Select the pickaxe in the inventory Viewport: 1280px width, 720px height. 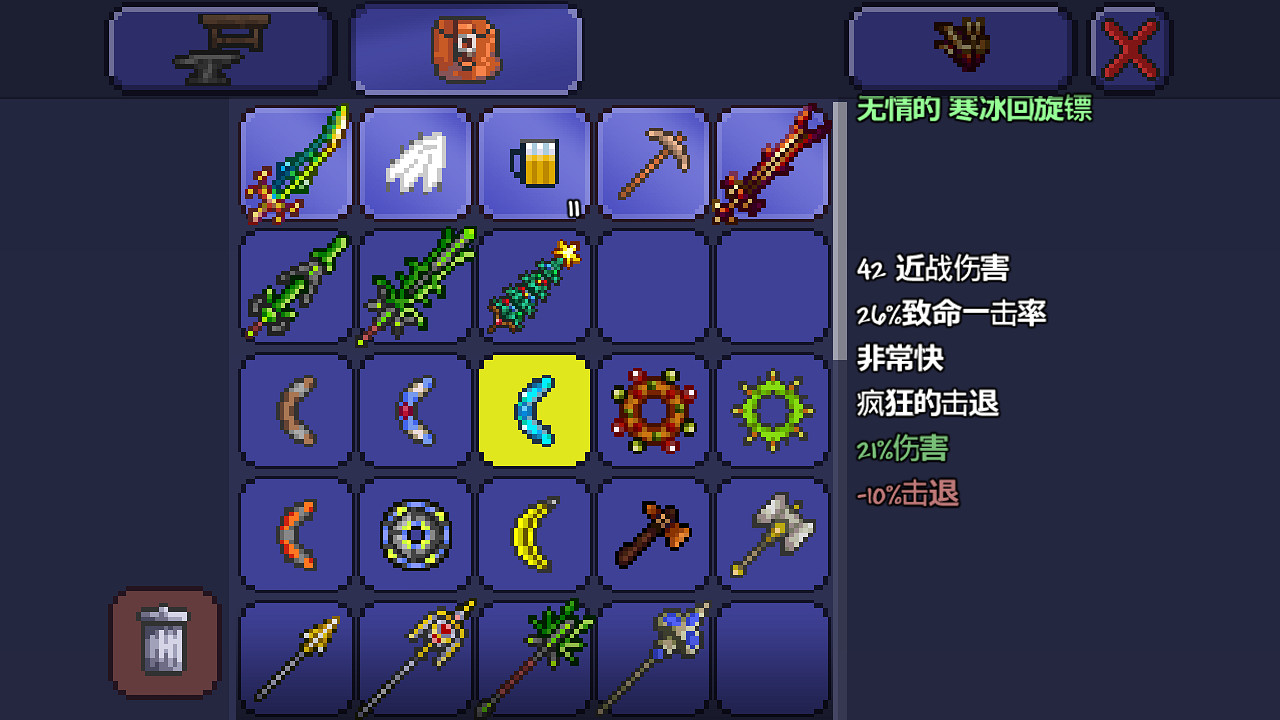pyautogui.click(x=653, y=163)
